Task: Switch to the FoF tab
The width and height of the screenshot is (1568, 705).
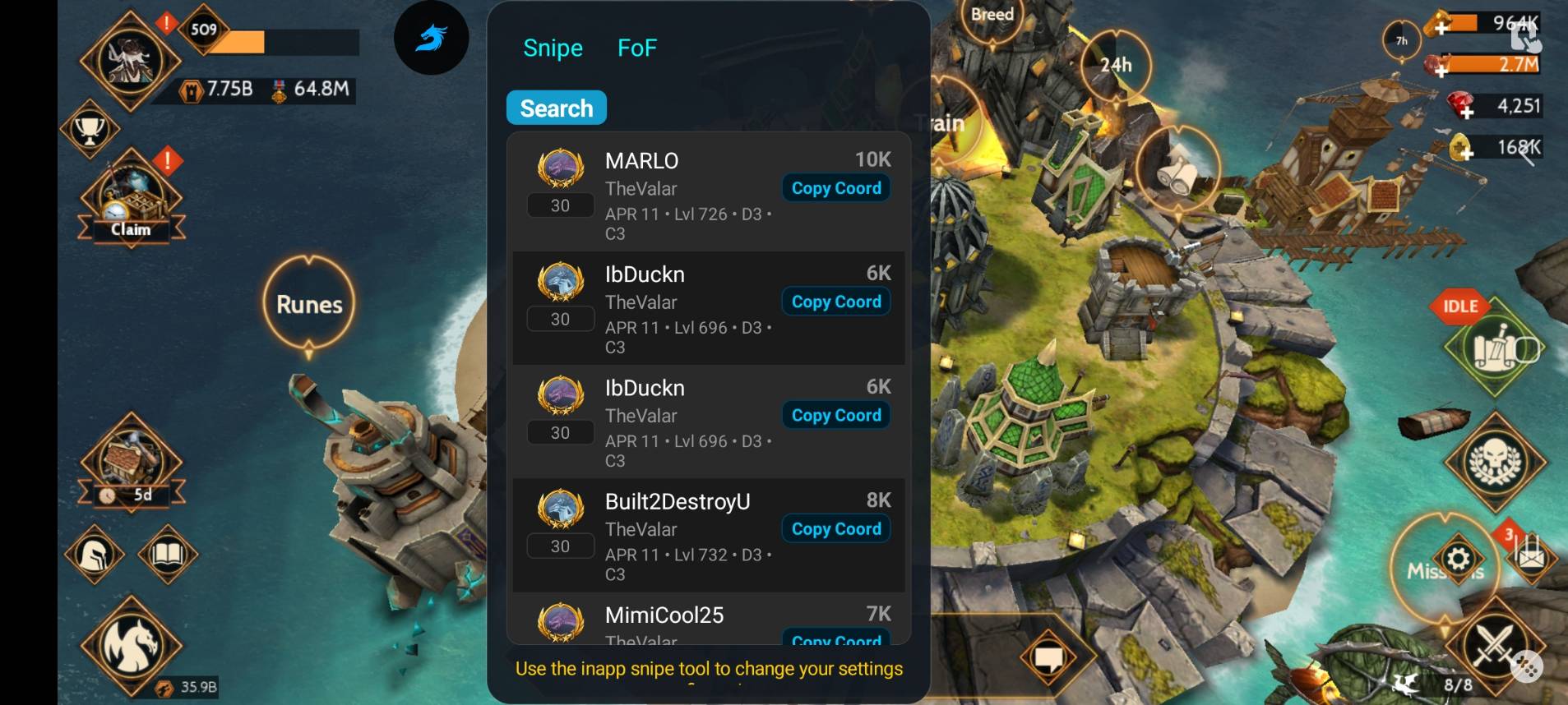Action: click(x=636, y=48)
